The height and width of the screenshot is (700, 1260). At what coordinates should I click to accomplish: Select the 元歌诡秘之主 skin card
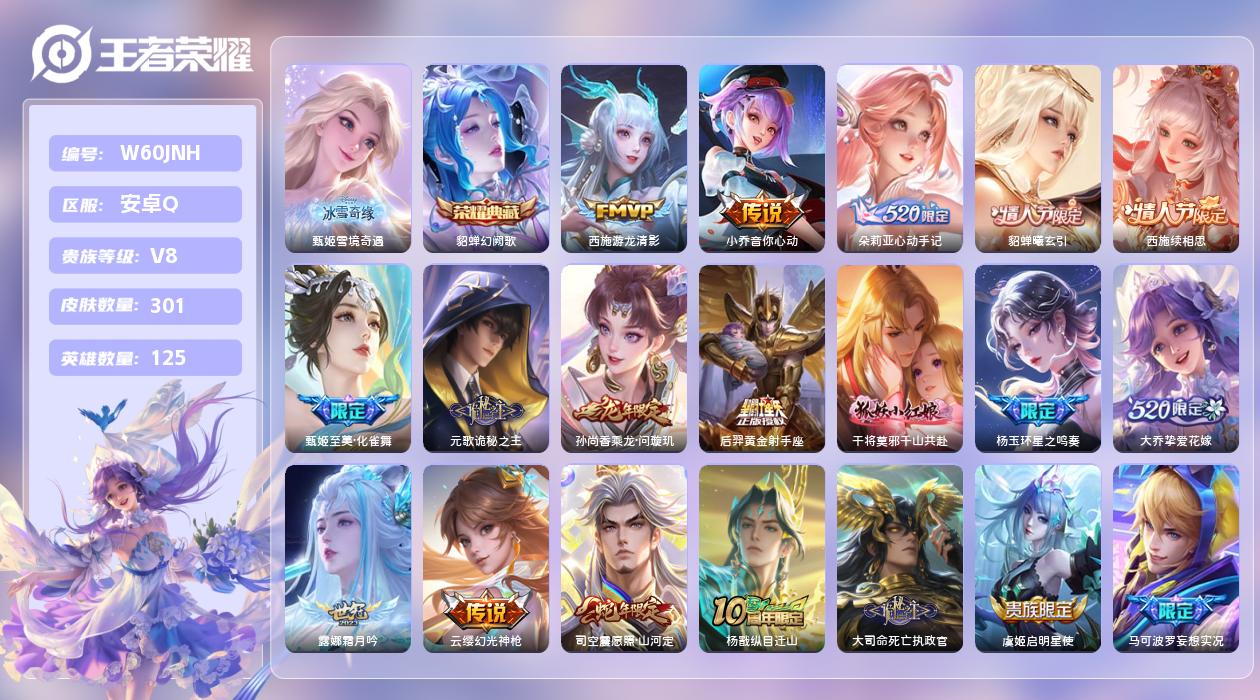(486, 358)
